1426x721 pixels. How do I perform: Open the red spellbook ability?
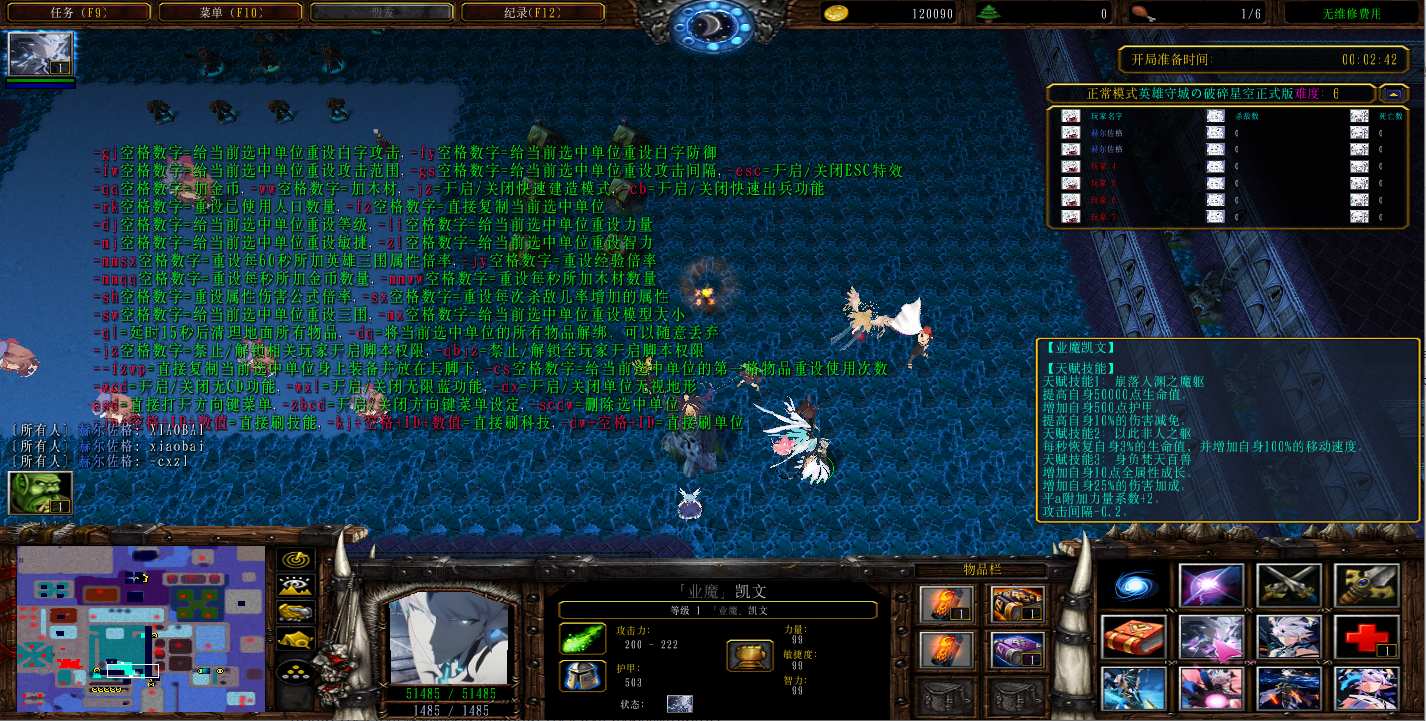click(1134, 637)
